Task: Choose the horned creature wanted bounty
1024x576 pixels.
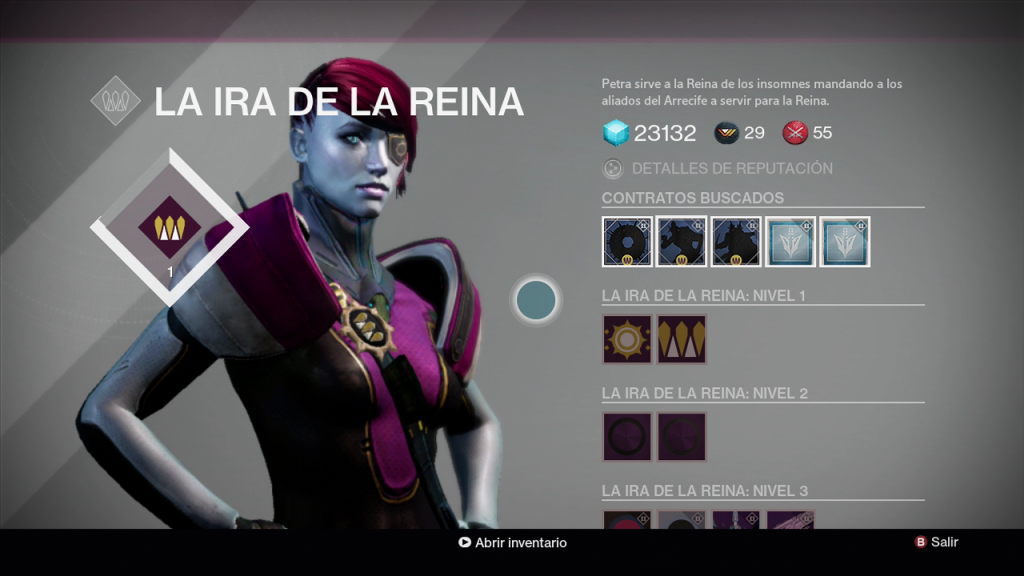Action: click(736, 242)
